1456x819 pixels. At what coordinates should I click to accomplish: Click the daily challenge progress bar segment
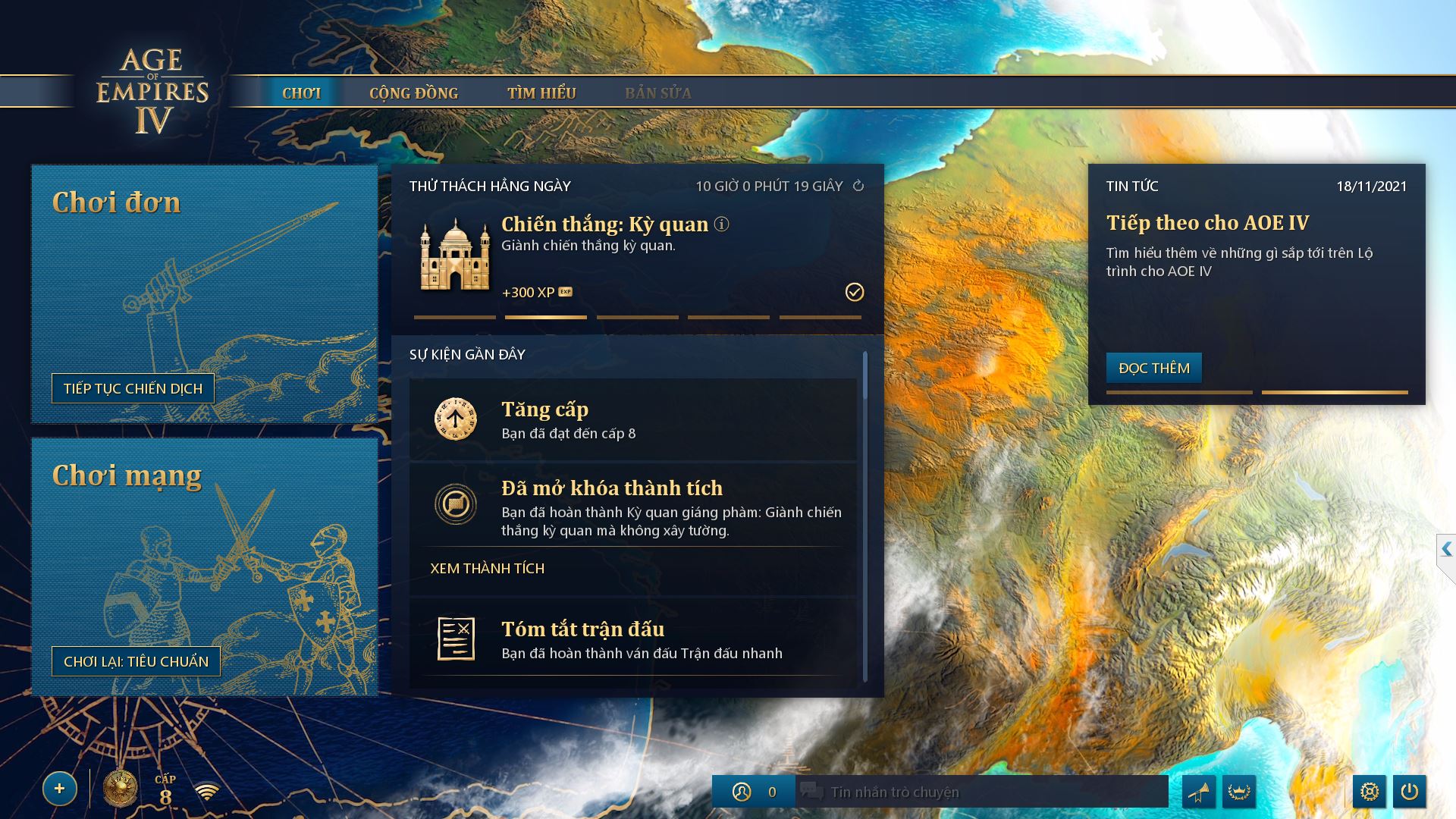[546, 317]
